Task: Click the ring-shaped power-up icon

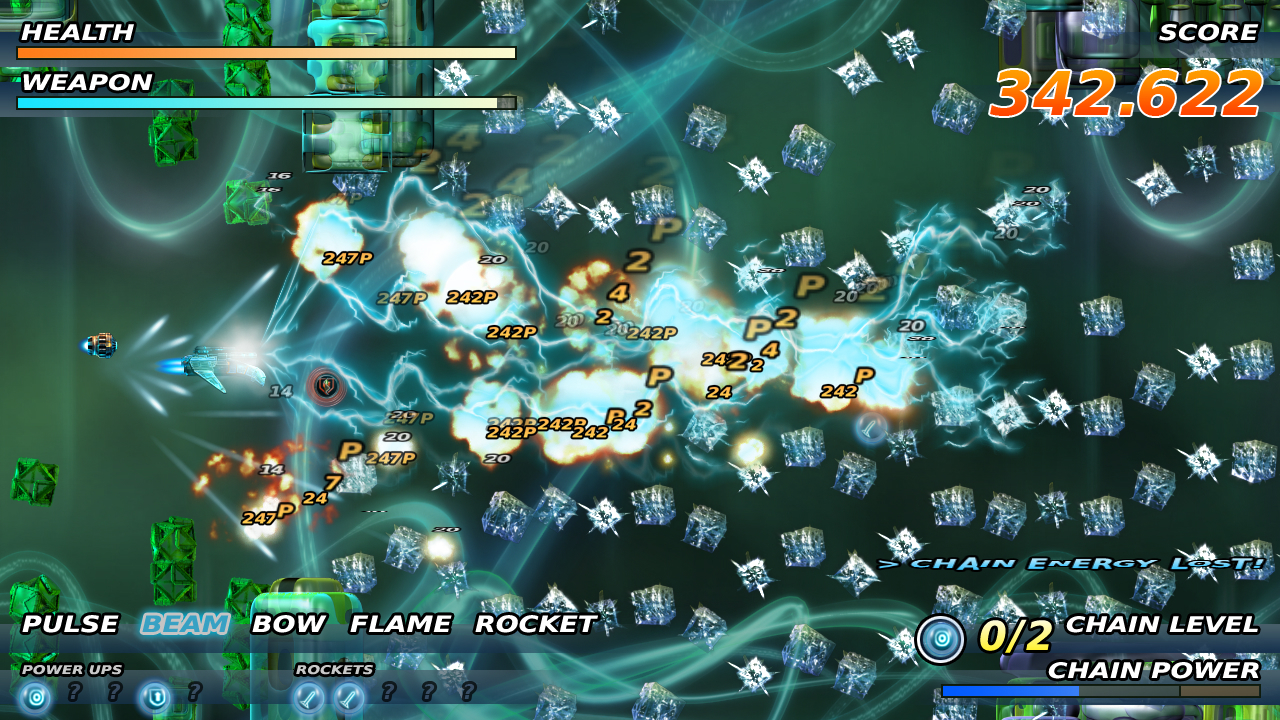Action: tap(36, 695)
